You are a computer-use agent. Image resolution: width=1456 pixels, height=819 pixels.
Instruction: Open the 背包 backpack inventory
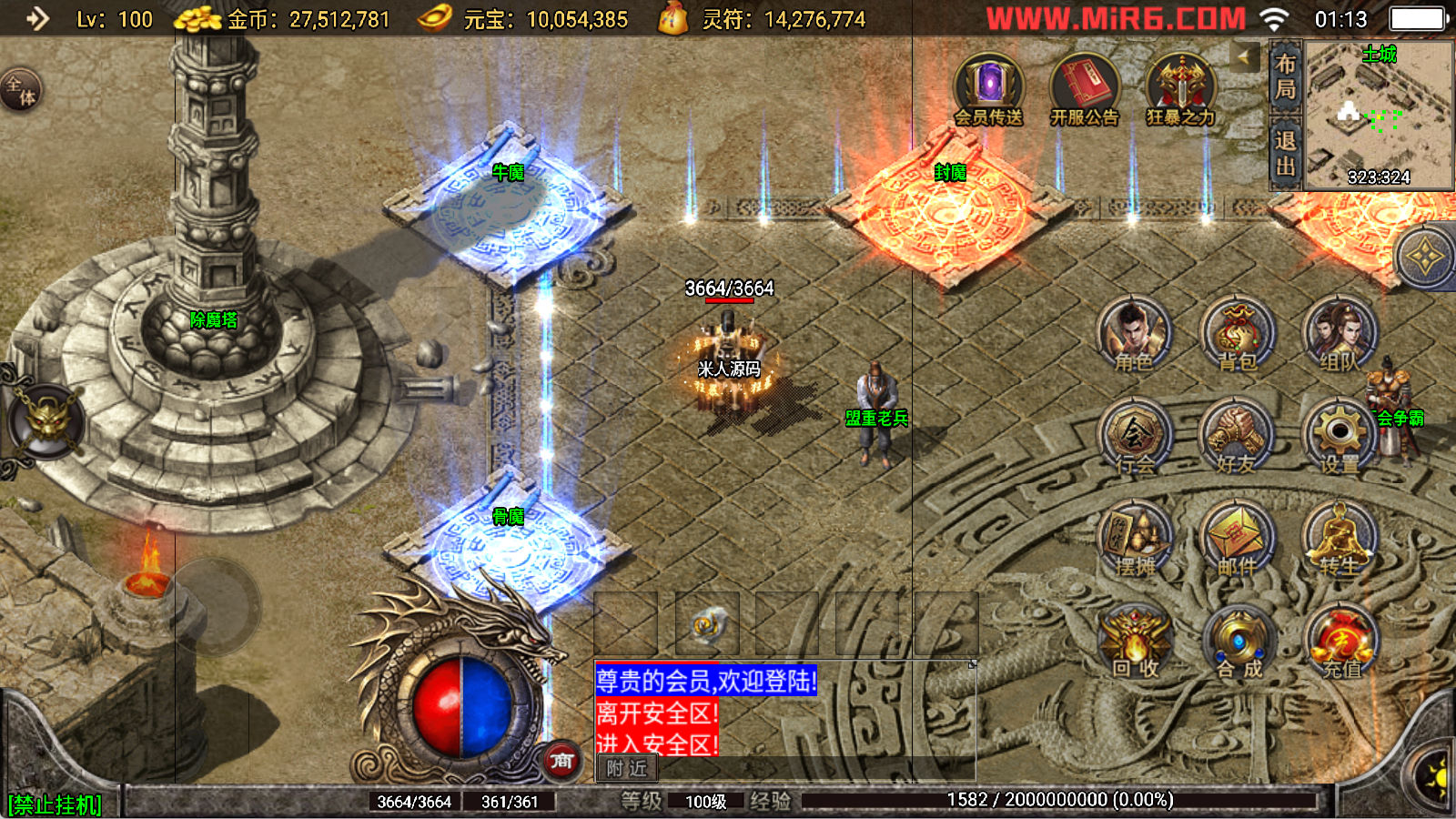pyautogui.click(x=1237, y=334)
